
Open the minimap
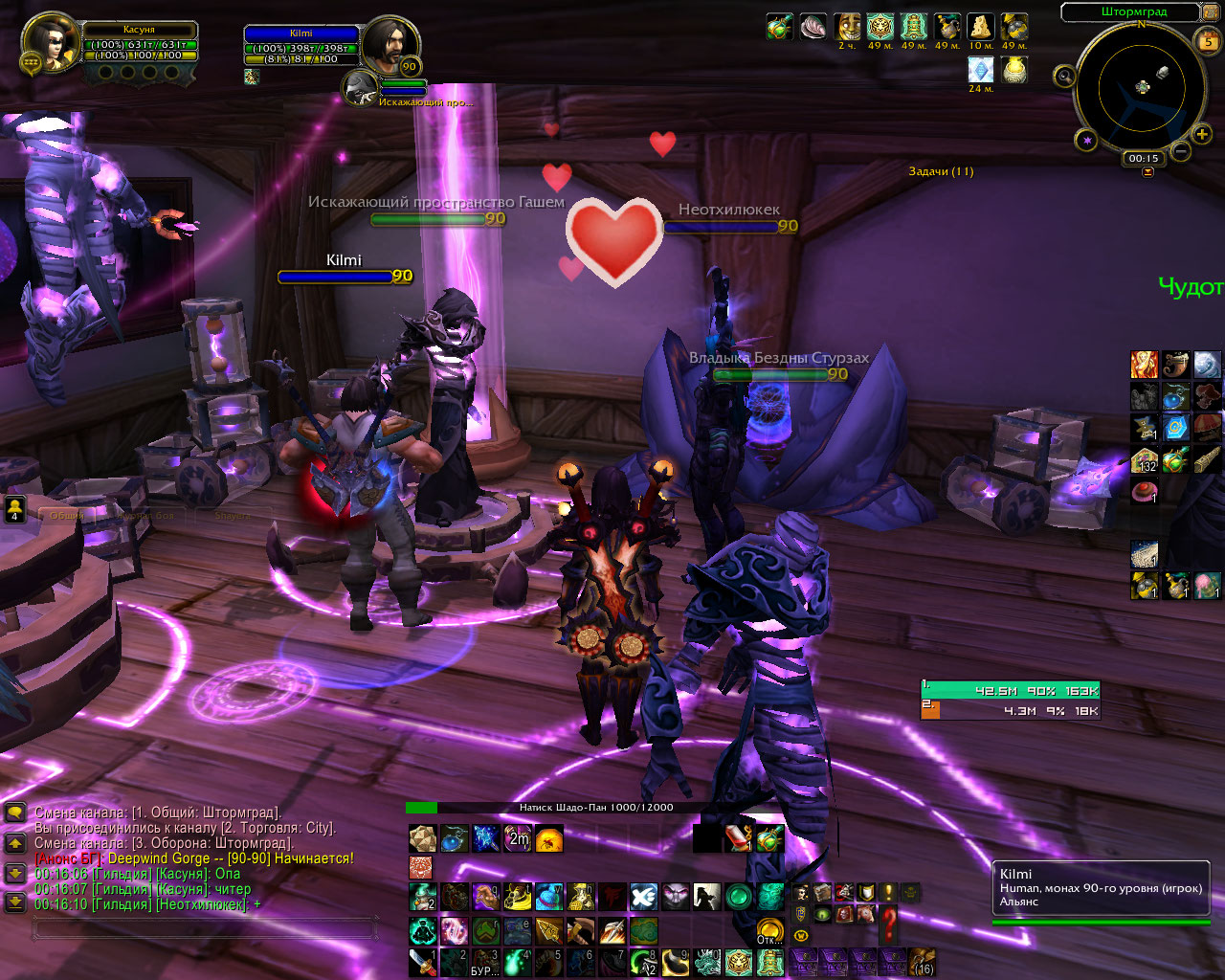tap(1142, 87)
